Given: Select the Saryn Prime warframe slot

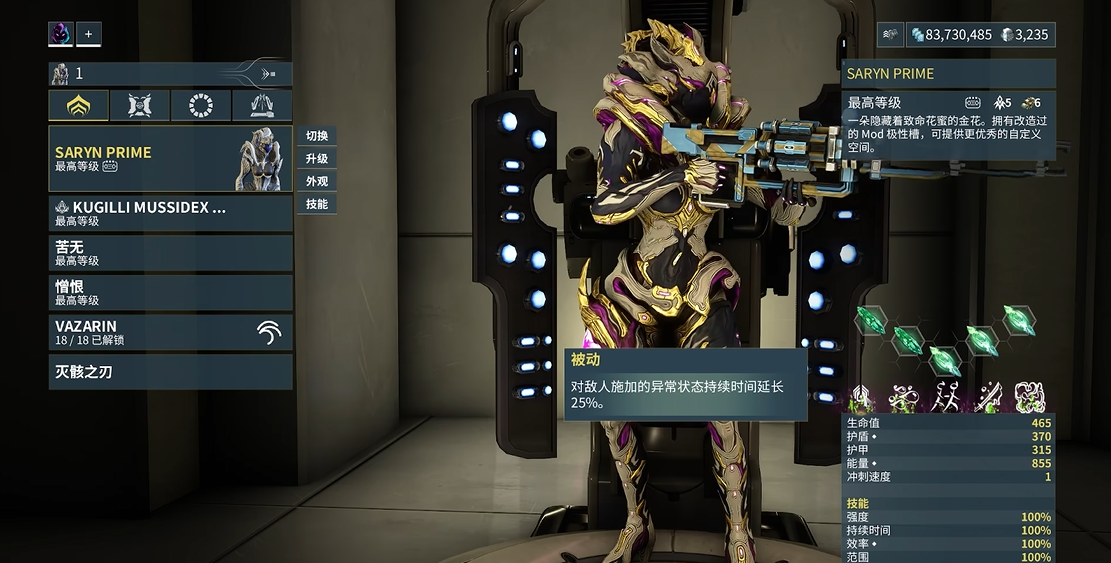Looking at the screenshot, I should click(x=170, y=158).
